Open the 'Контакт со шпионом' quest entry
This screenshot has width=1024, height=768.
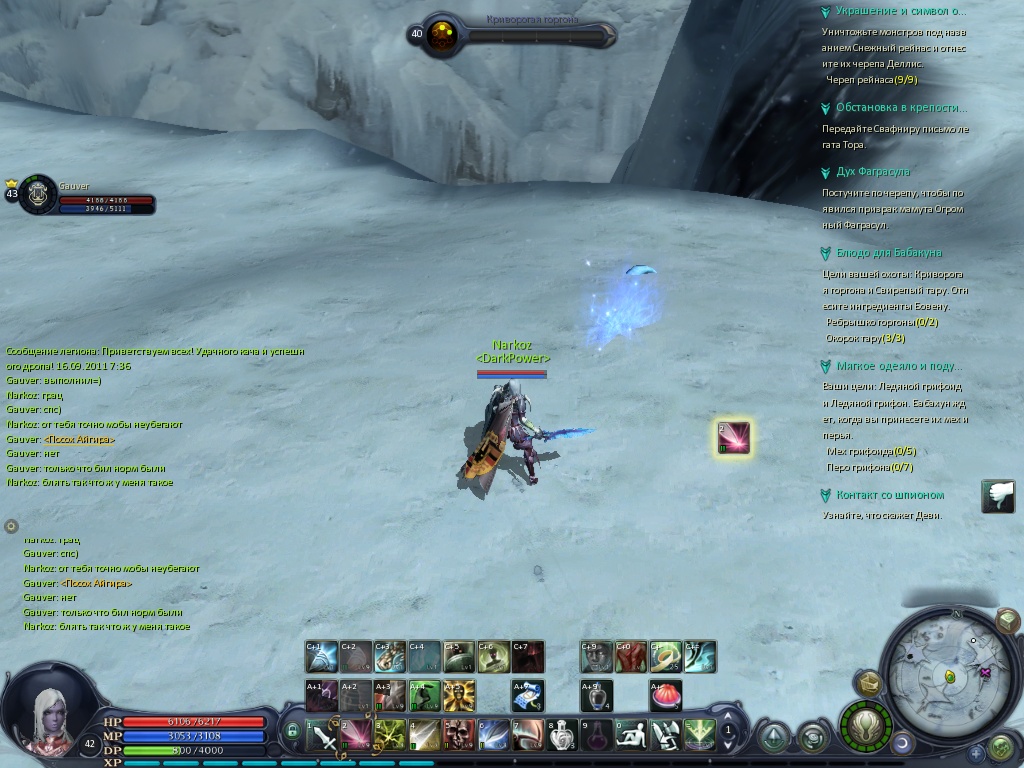pos(889,495)
